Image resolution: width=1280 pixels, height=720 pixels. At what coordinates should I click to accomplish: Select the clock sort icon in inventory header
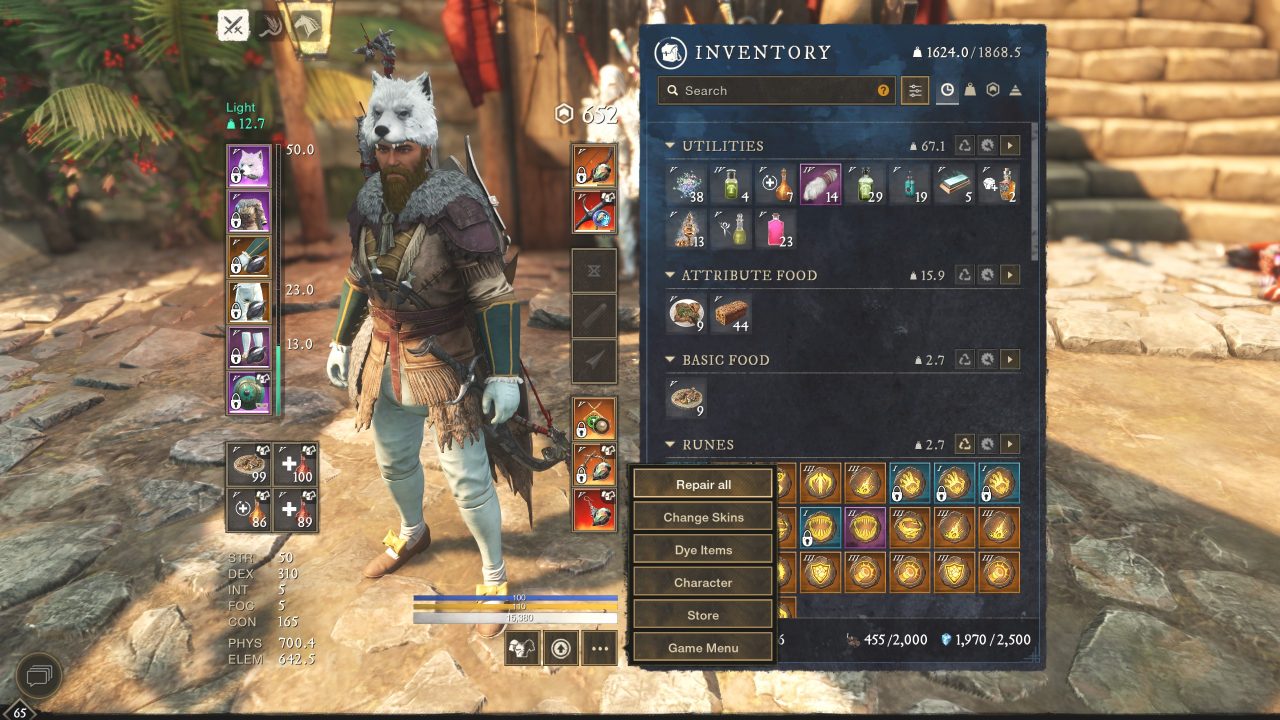coord(946,90)
